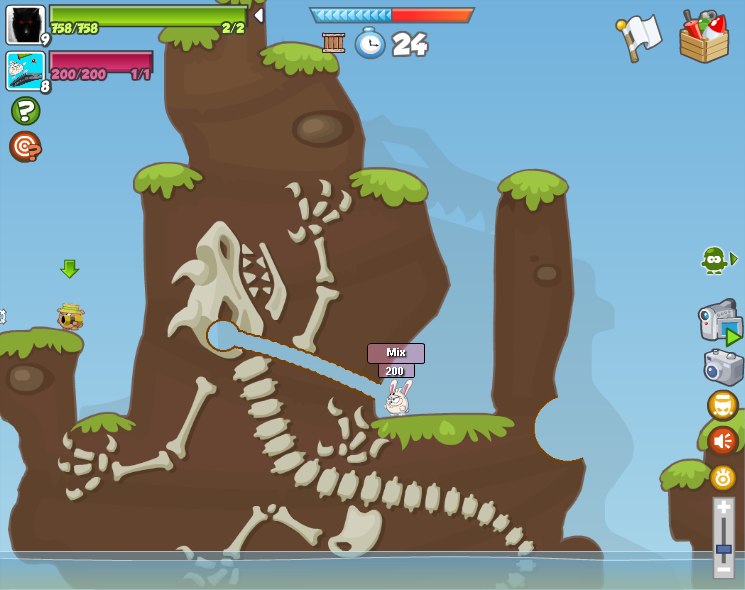Click the zoom slider handle

[x=723, y=549]
